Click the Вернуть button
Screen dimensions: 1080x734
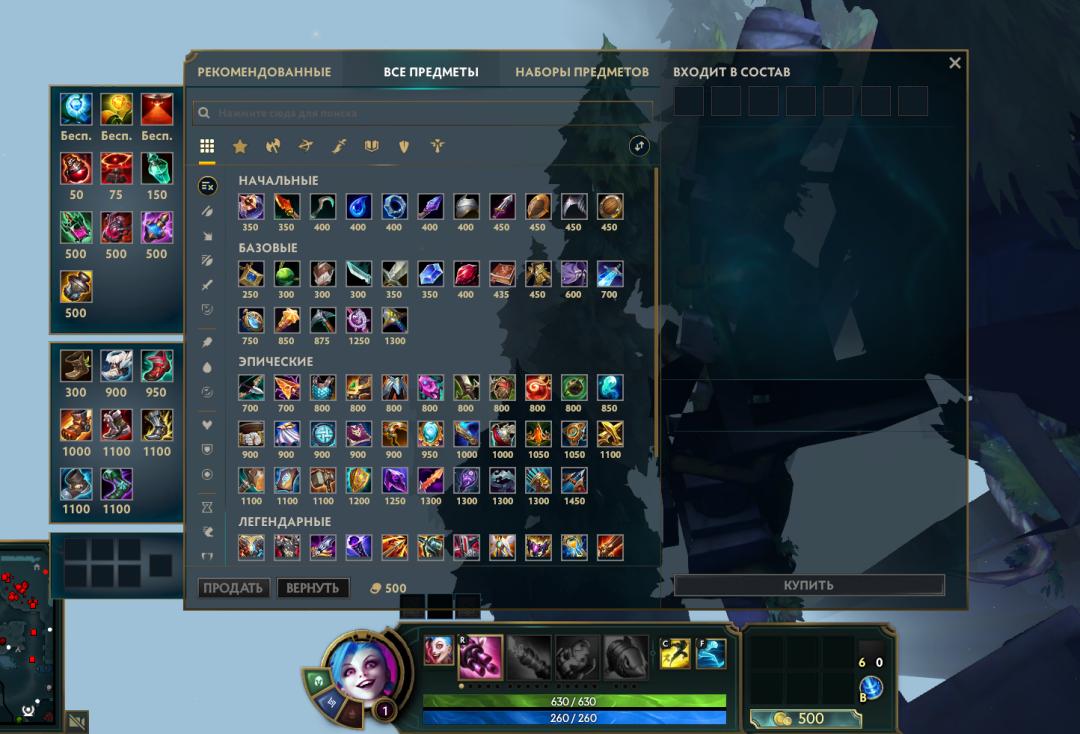(x=313, y=588)
